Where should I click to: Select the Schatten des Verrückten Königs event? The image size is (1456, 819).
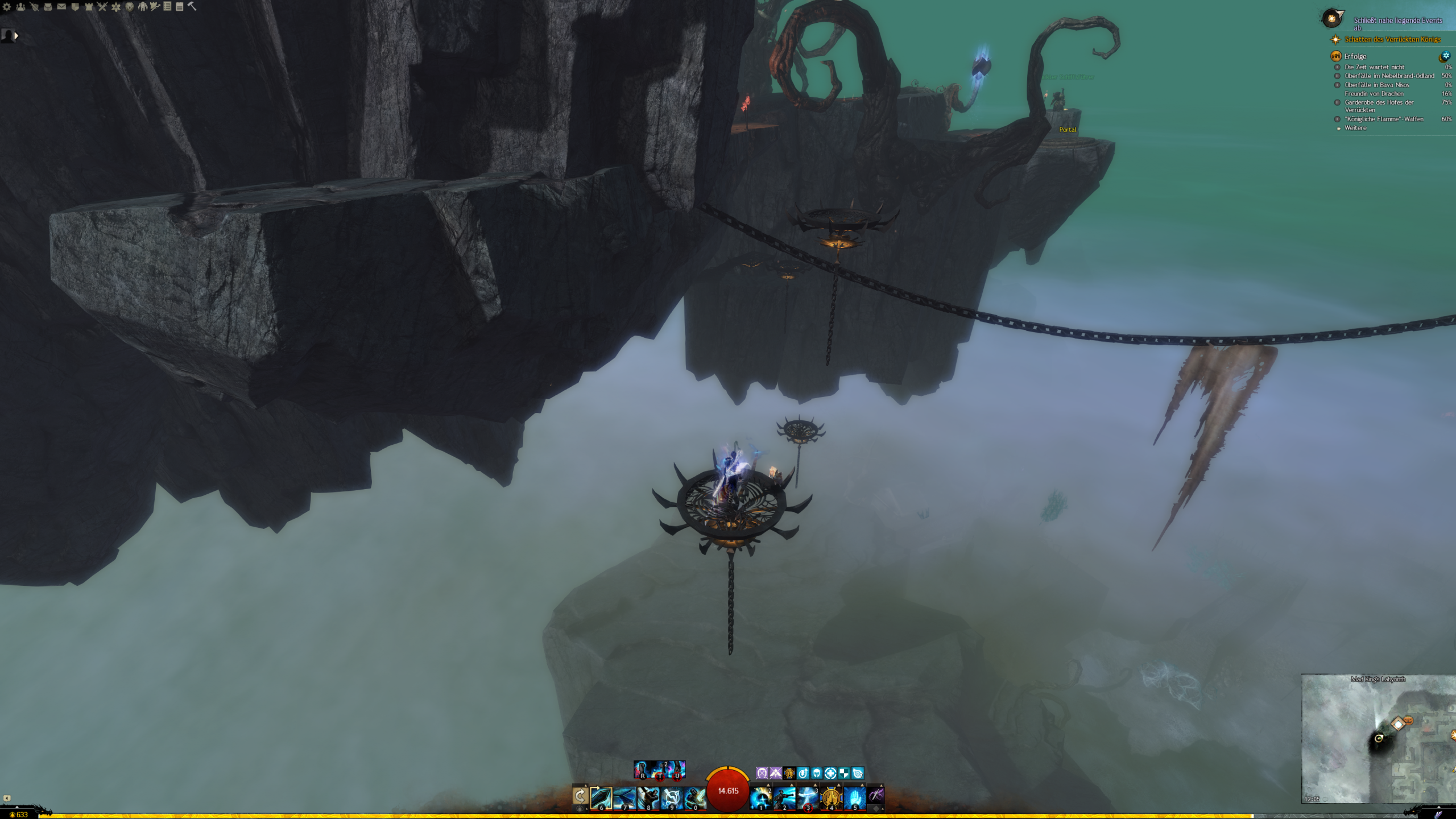coord(1392,39)
